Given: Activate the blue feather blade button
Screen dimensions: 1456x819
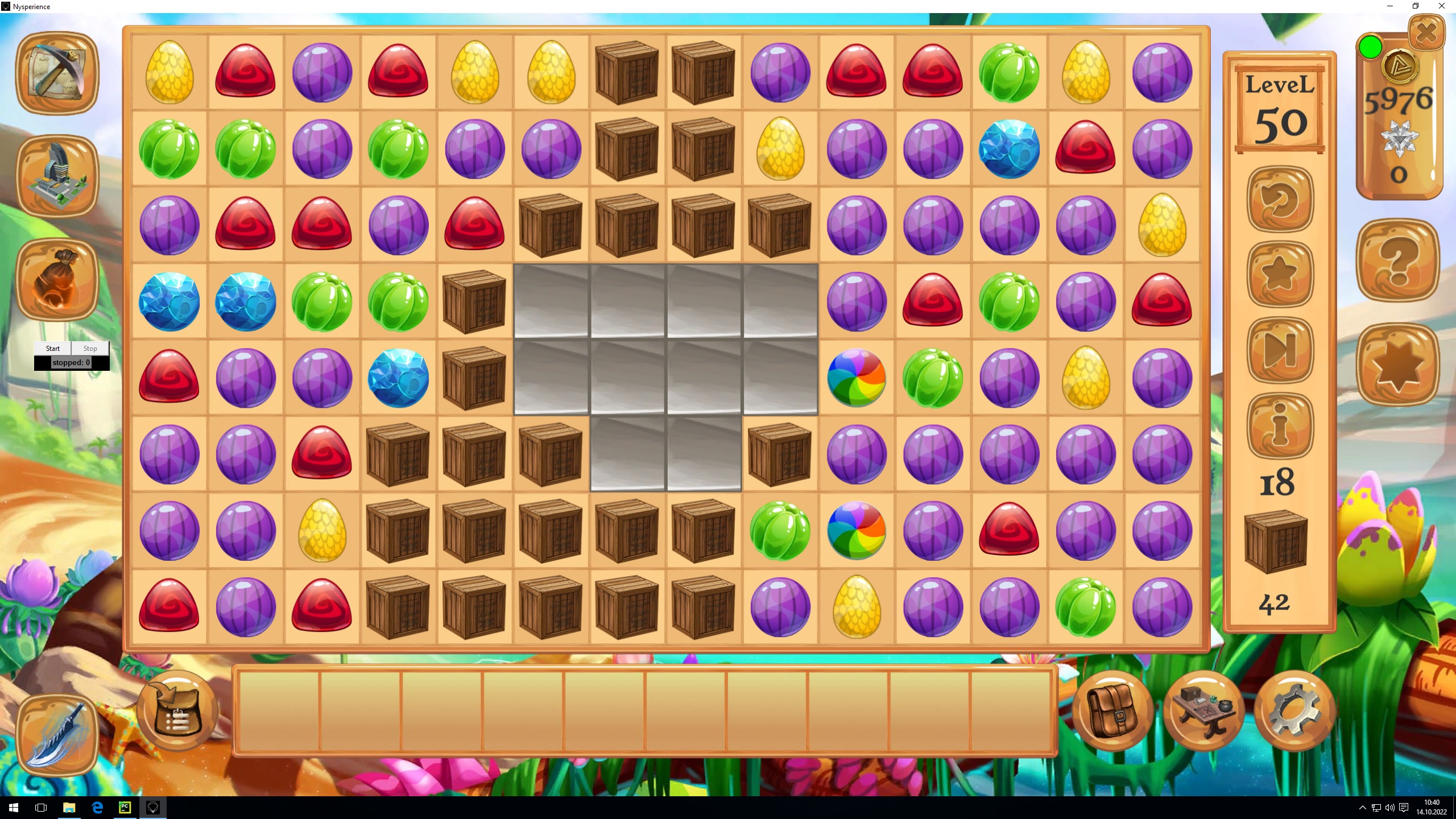Looking at the screenshot, I should [57, 735].
